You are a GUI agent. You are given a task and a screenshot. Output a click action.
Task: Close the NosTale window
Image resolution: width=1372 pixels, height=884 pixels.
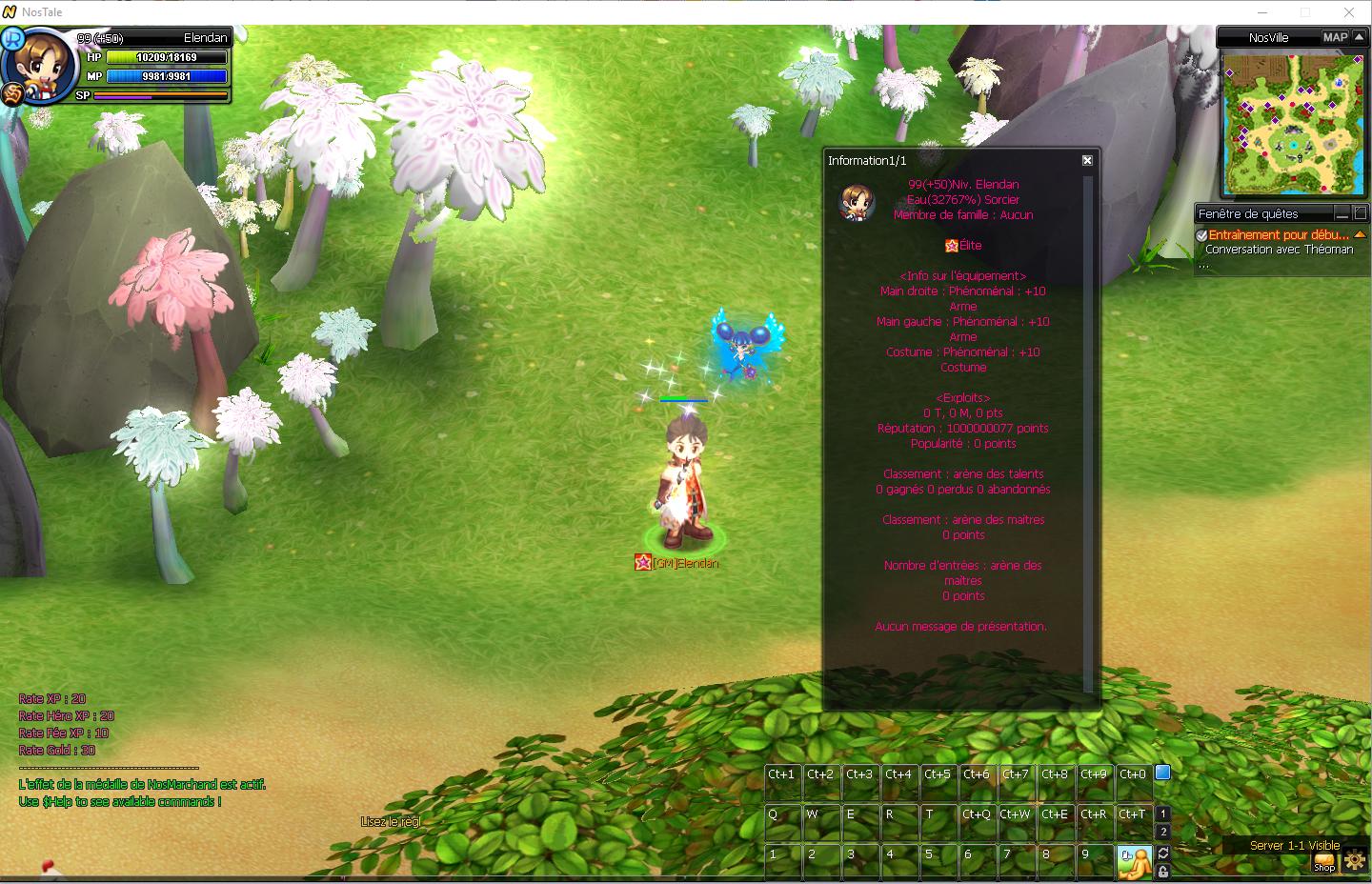(1349, 12)
